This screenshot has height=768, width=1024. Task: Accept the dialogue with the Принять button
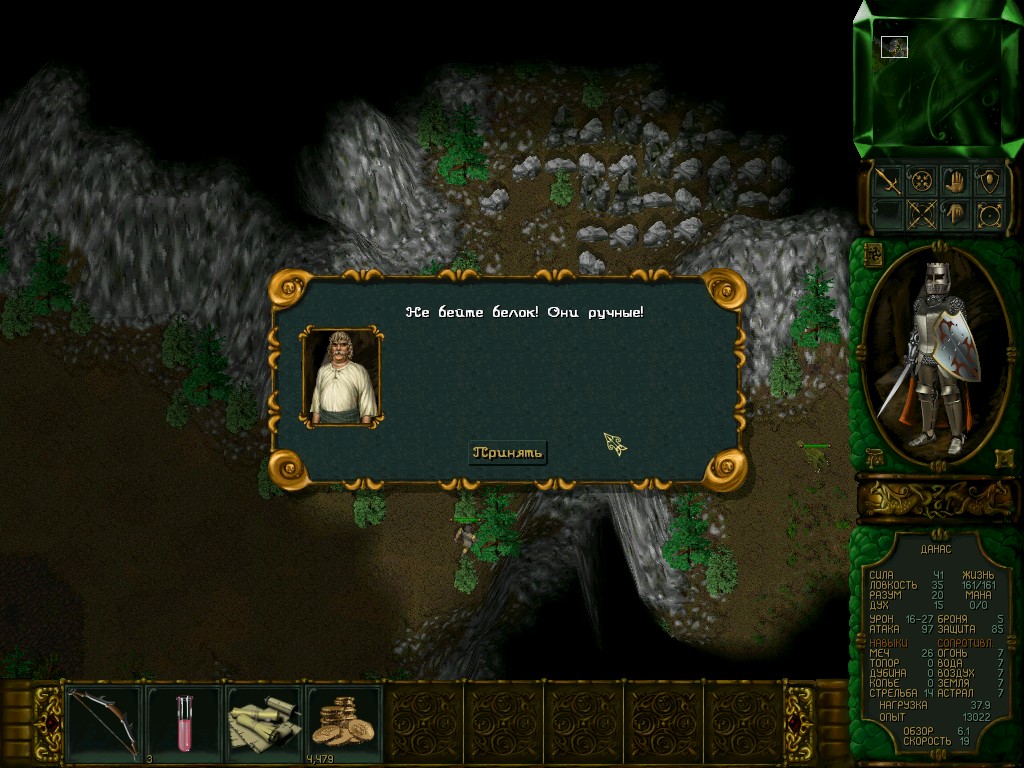[508, 453]
